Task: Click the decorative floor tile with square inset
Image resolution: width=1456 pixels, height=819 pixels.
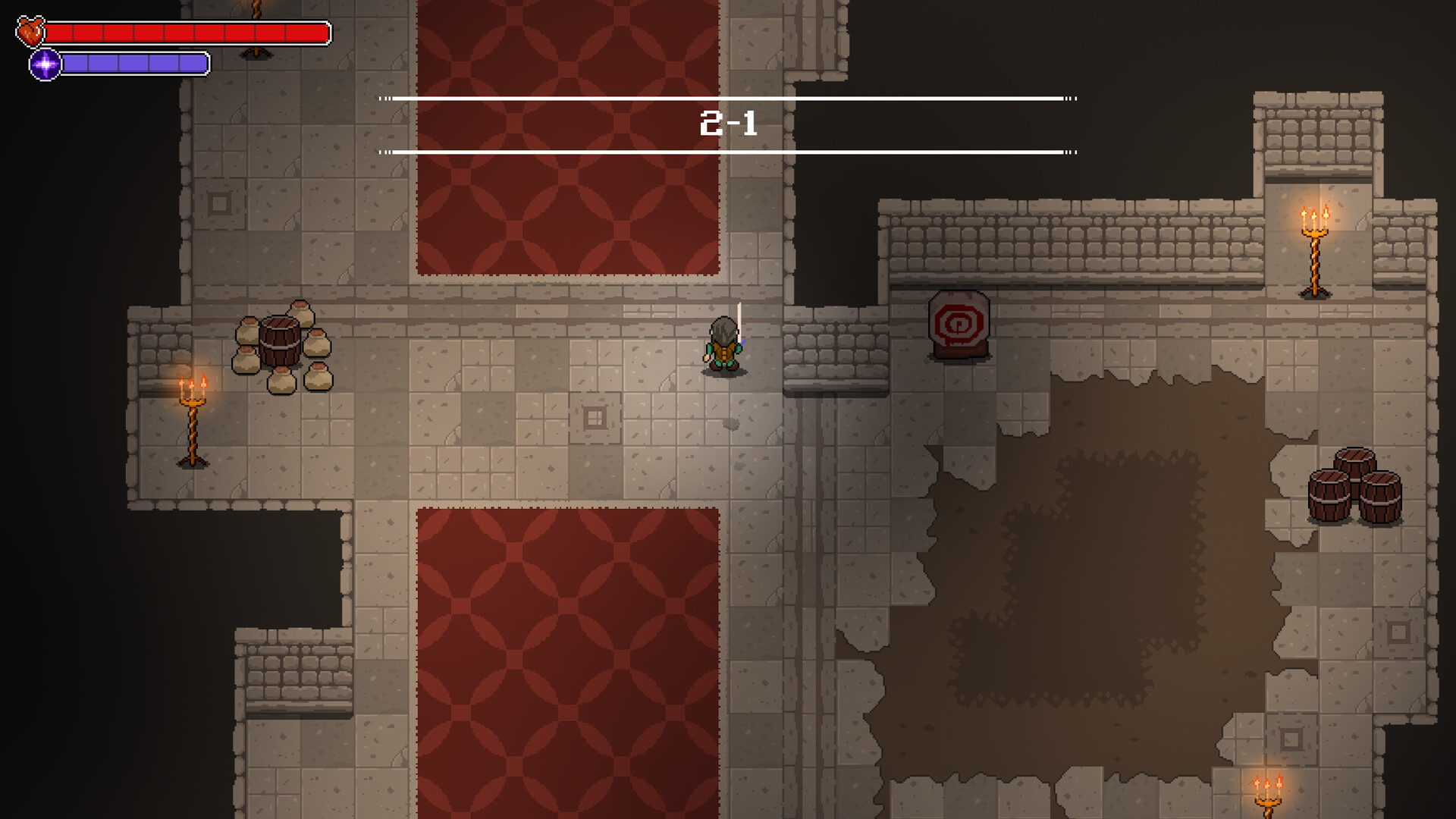Action: (596, 416)
